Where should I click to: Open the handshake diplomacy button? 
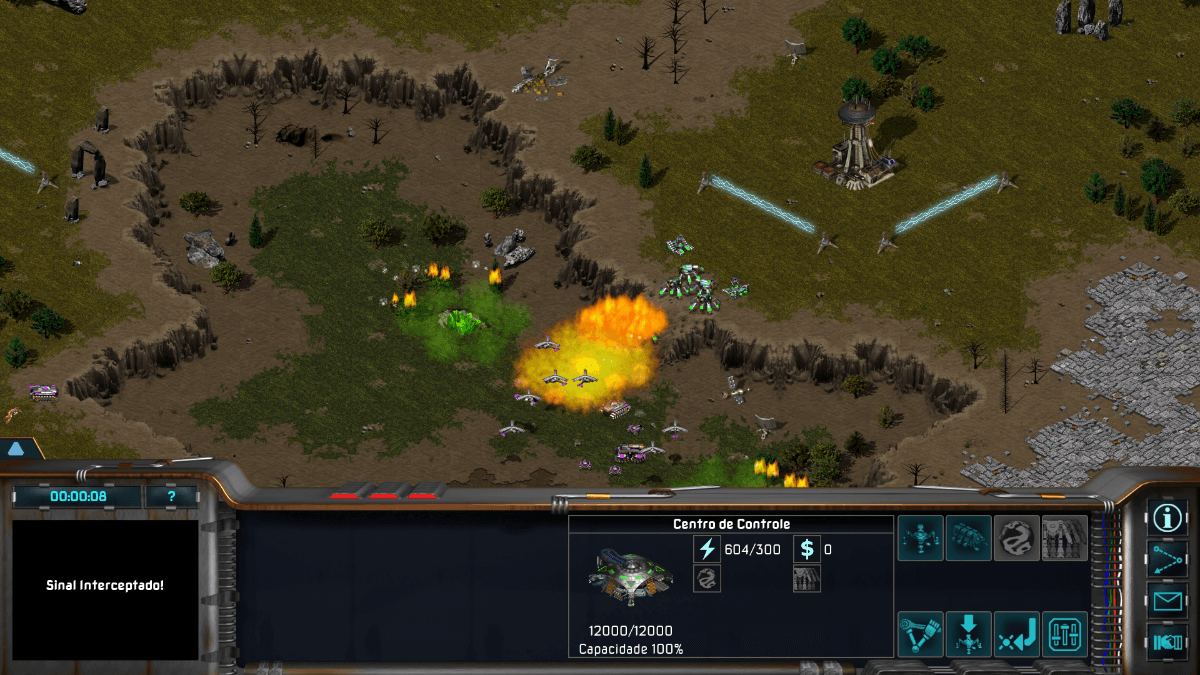coord(1167,641)
